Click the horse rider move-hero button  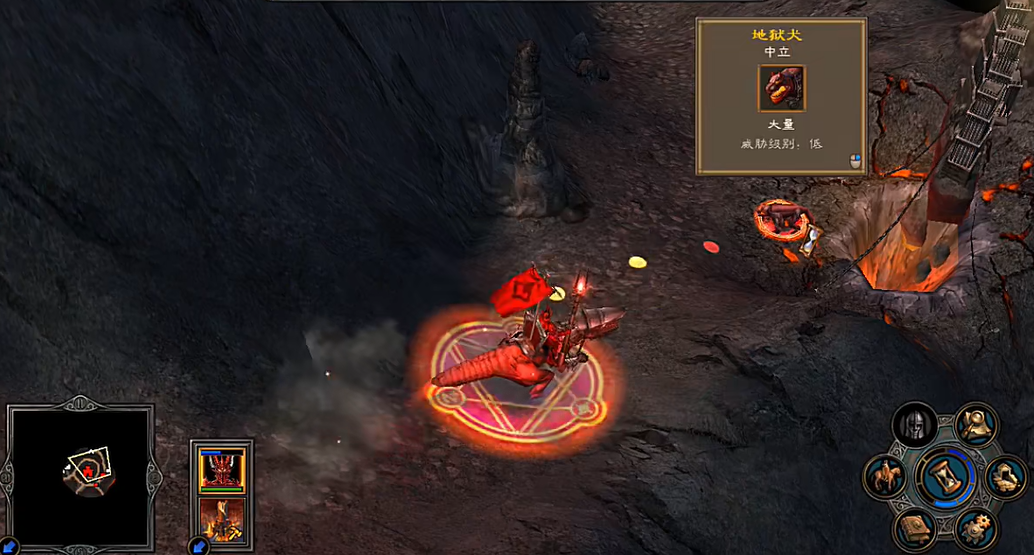(884, 476)
